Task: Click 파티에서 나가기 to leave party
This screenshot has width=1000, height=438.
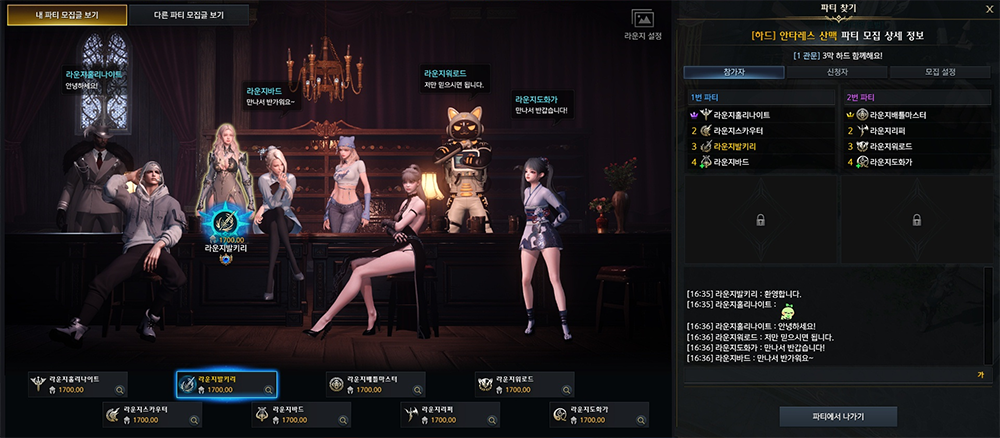Action: point(838,416)
